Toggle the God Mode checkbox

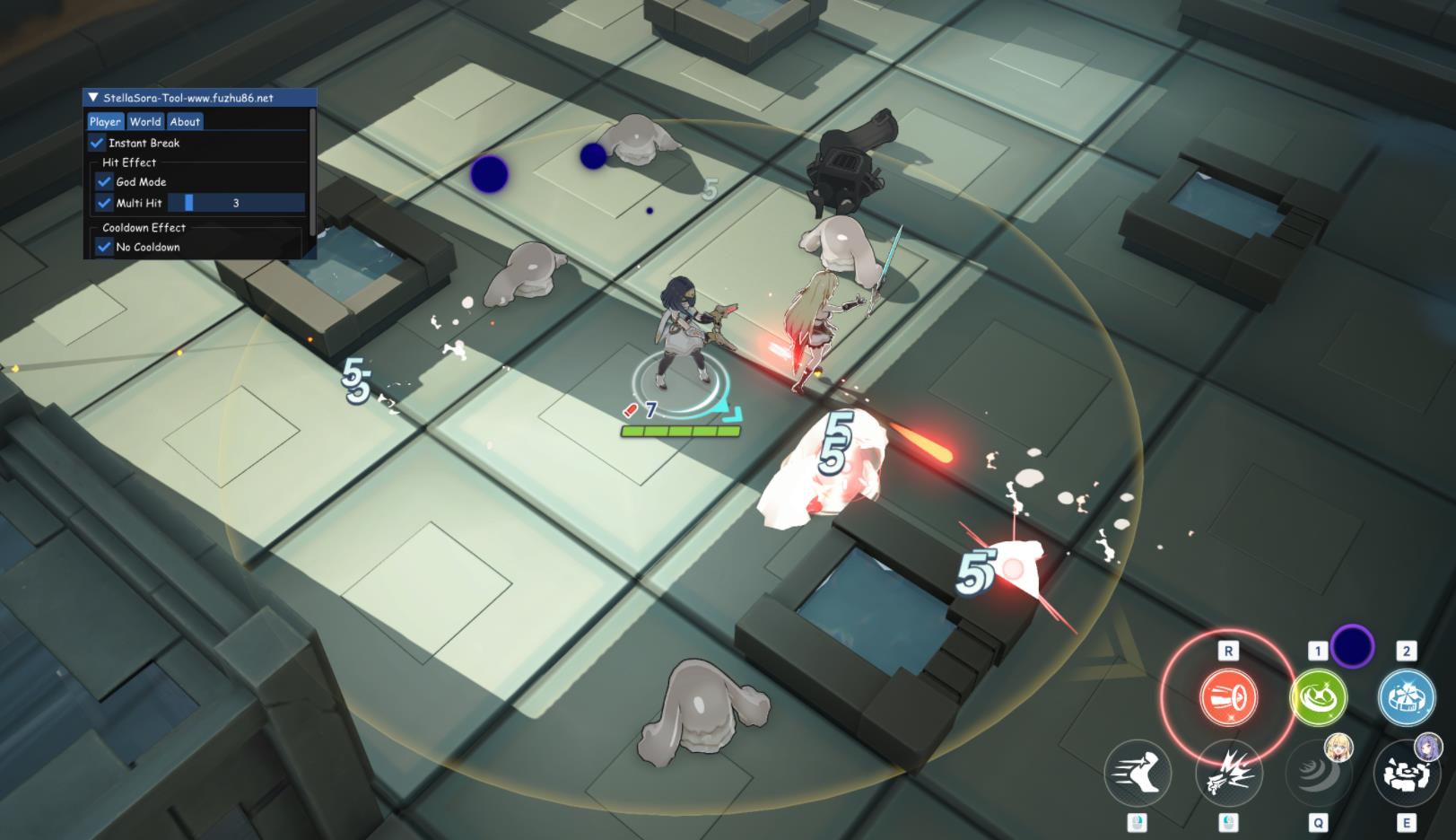pyautogui.click(x=105, y=182)
